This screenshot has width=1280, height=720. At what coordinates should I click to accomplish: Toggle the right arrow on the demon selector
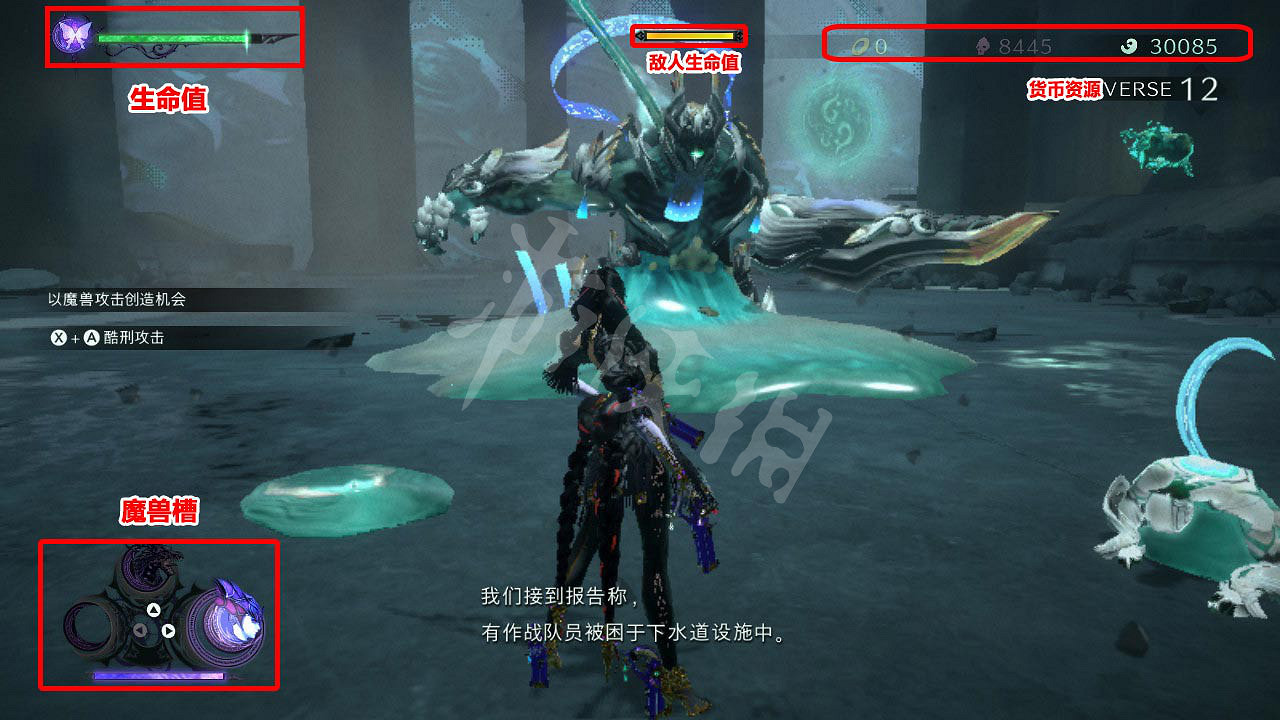point(168,631)
